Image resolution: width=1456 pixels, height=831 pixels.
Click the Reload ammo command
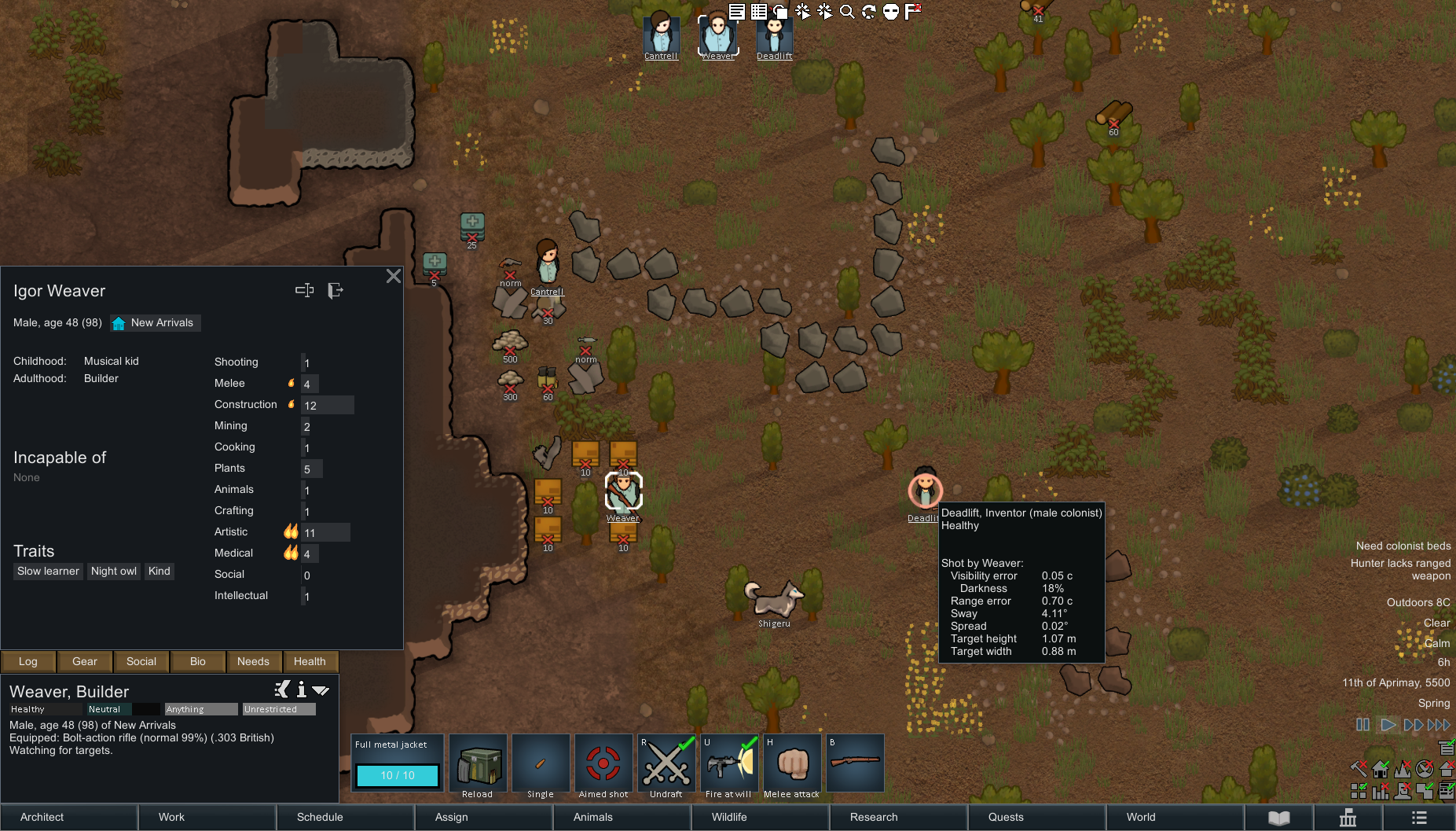[478, 763]
